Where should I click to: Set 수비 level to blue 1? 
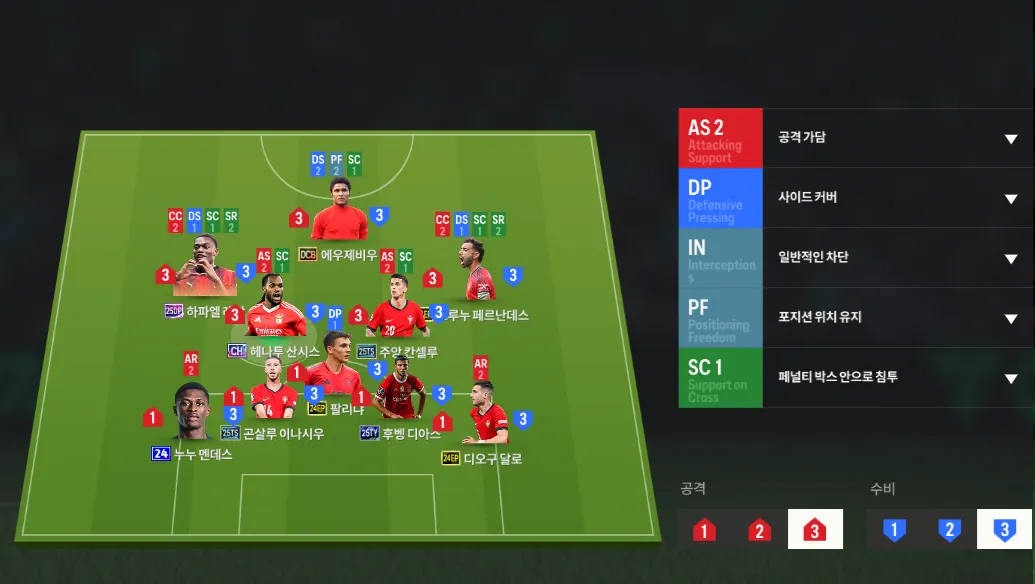(x=894, y=530)
